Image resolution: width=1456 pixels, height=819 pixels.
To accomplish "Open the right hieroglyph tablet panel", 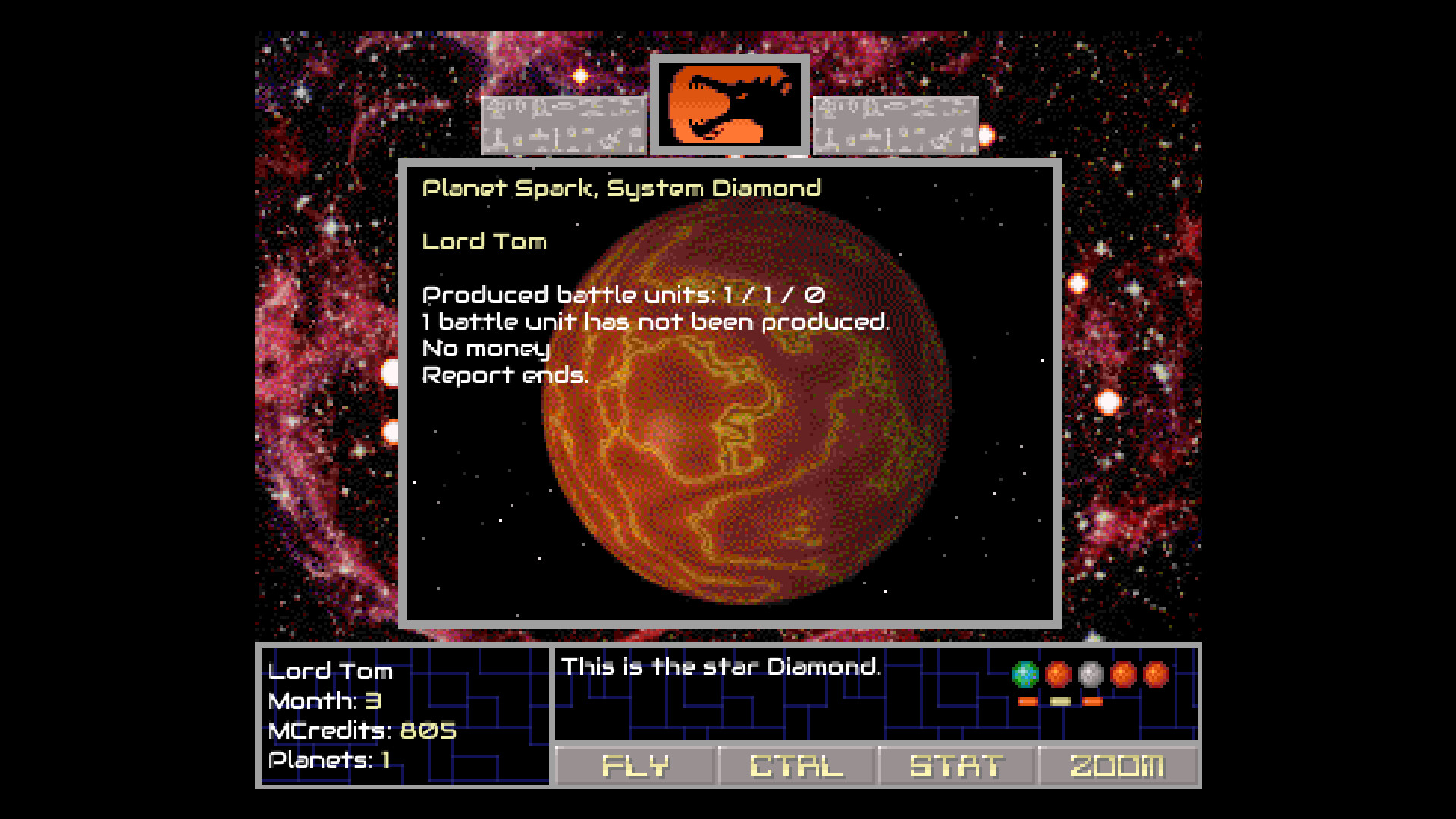I will point(895,125).
